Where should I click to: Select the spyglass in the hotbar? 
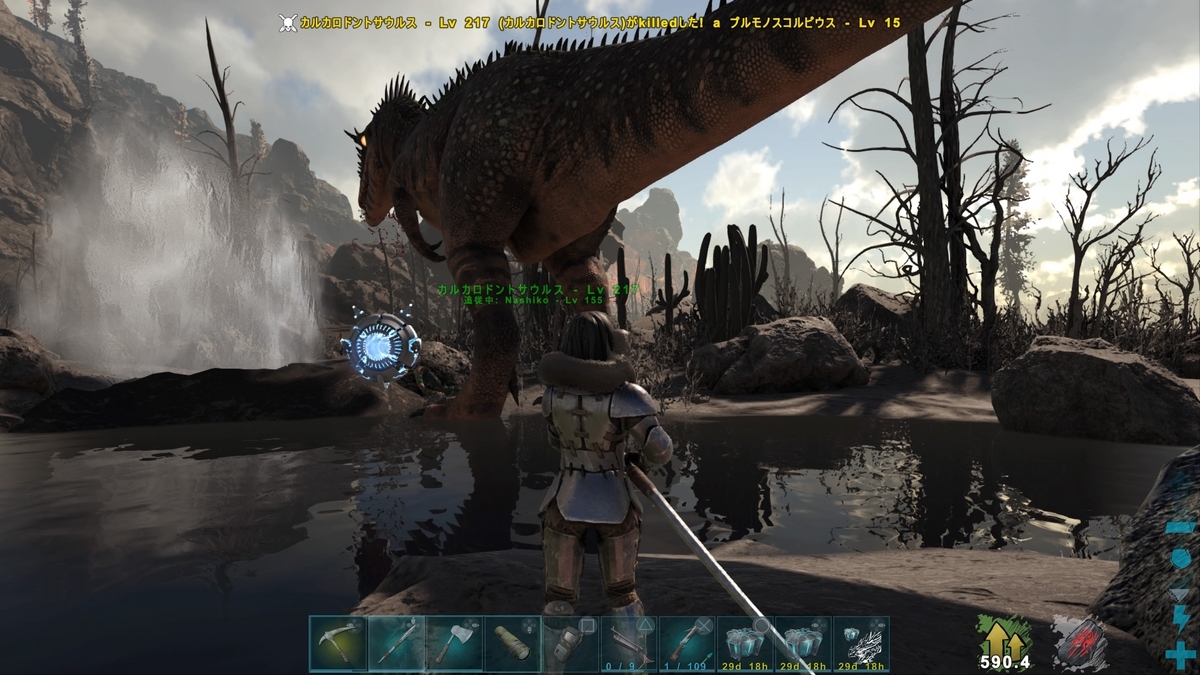click(x=512, y=643)
